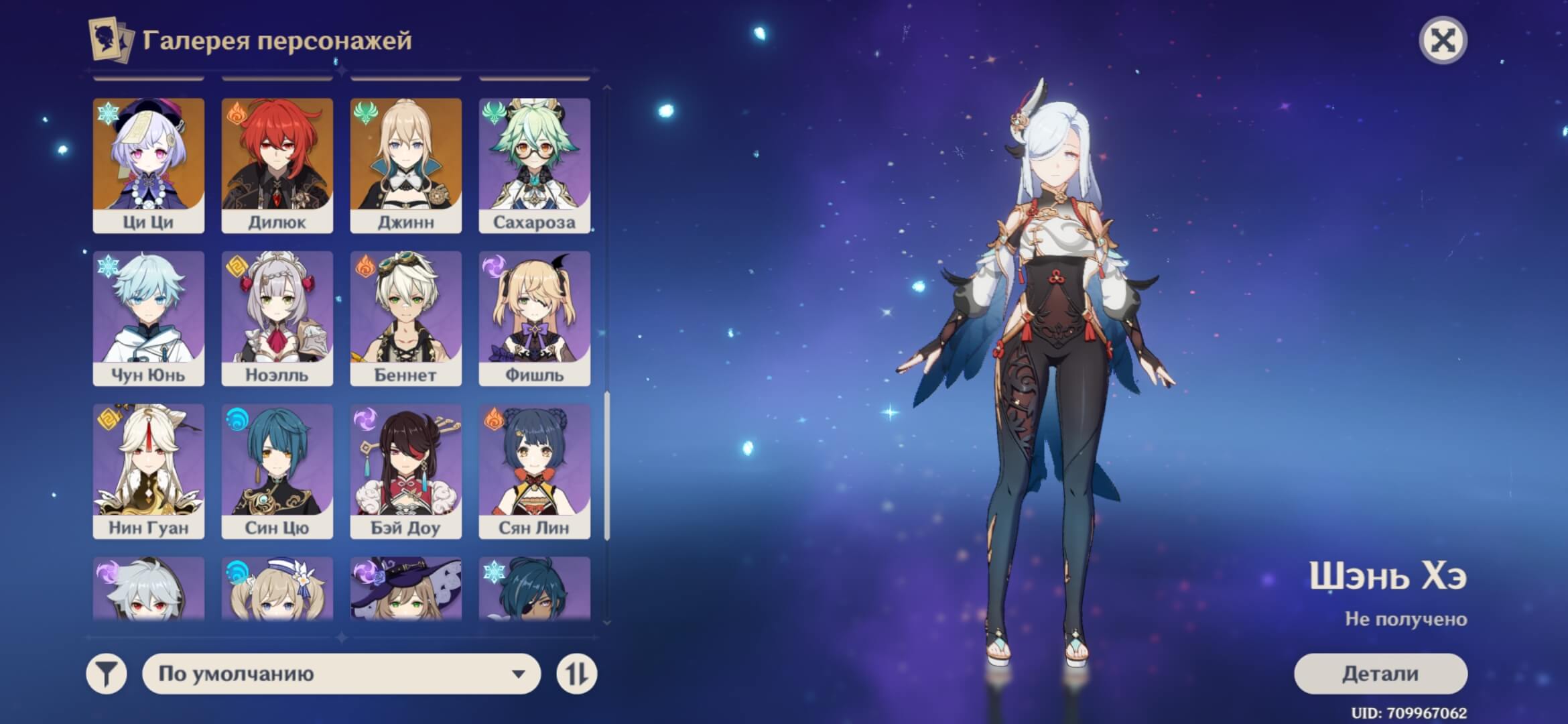Open the По умолчанию sort dropdown

tap(341, 674)
